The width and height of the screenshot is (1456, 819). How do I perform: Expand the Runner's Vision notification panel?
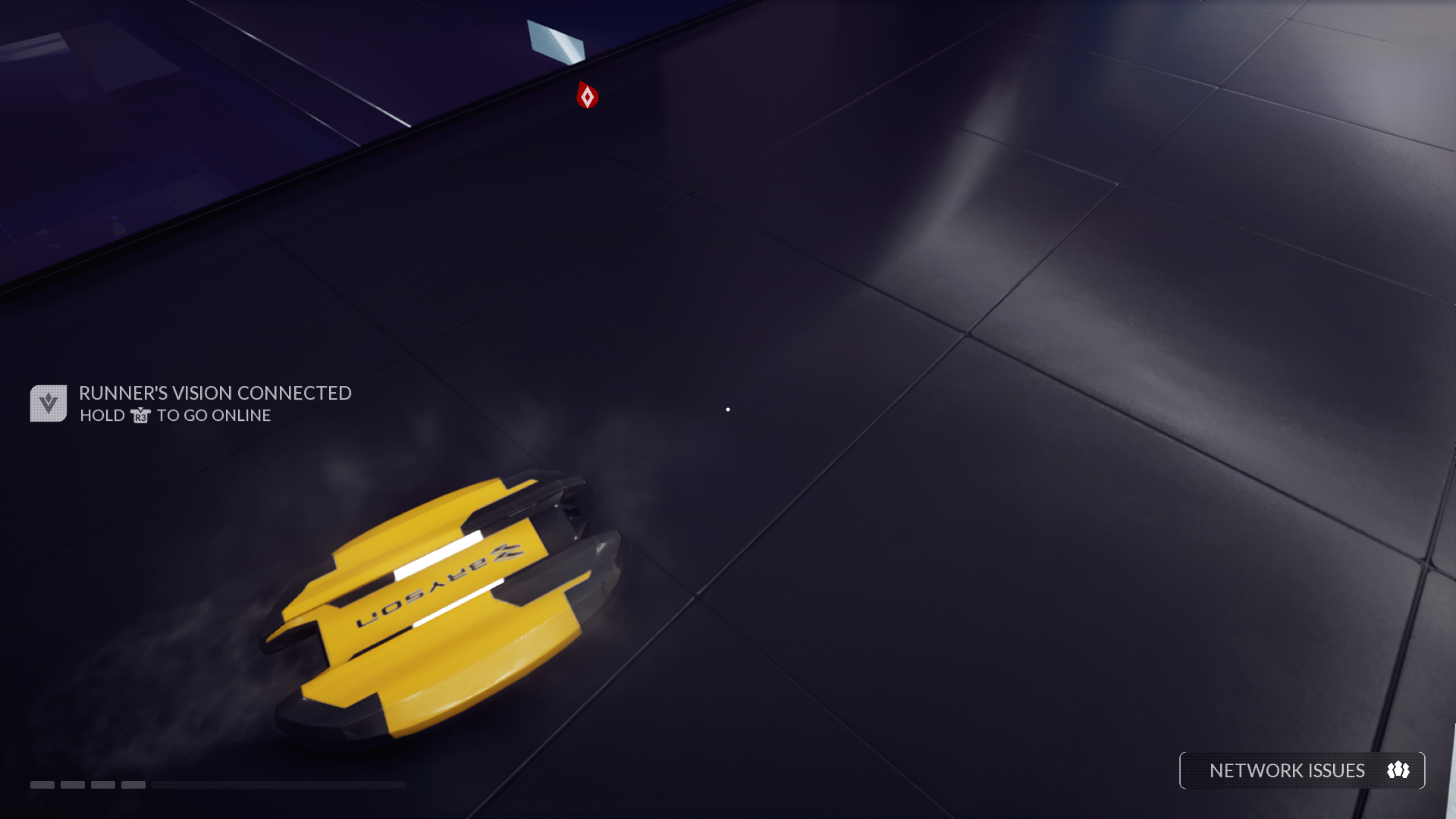[x=190, y=402]
